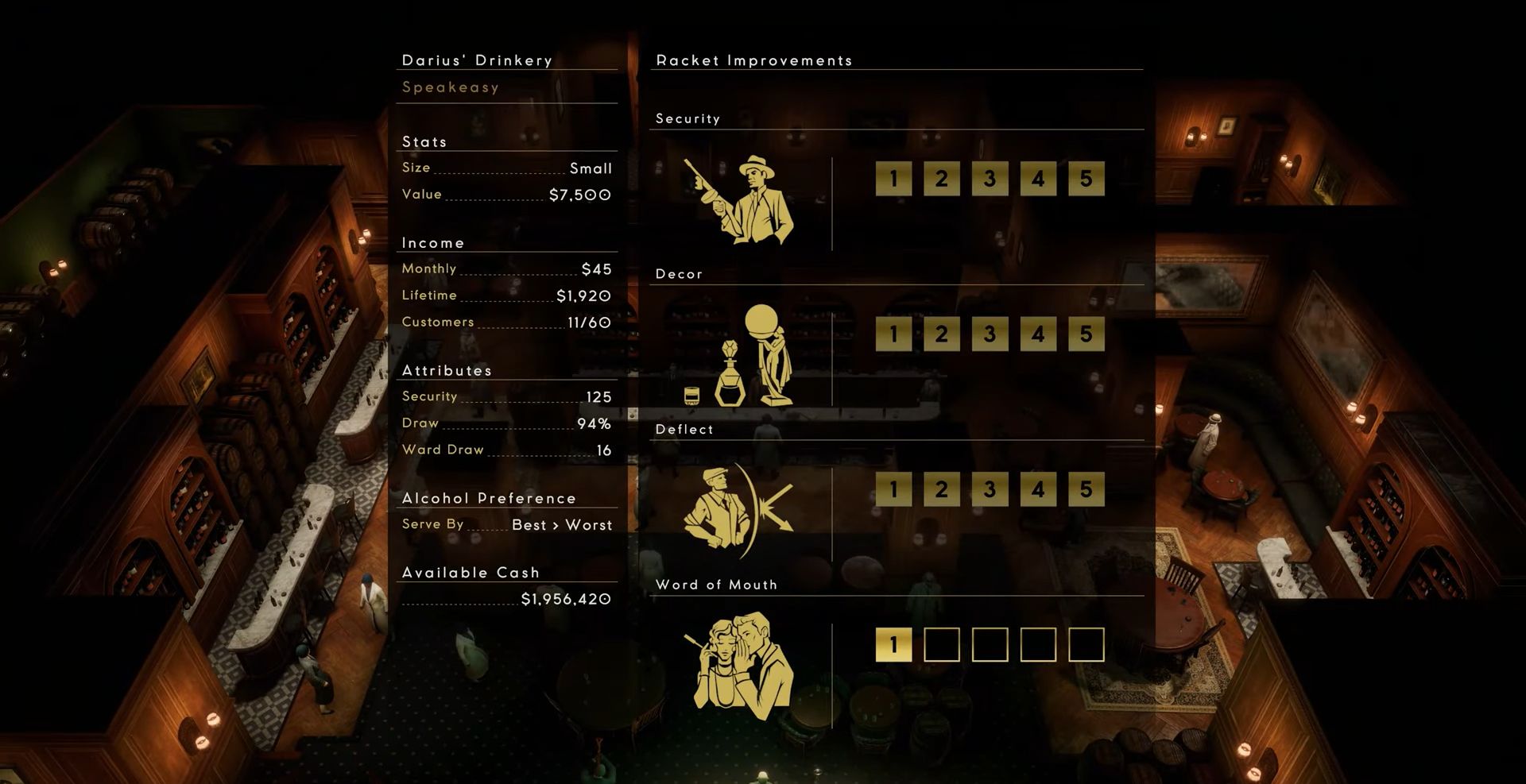Image resolution: width=1526 pixels, height=784 pixels.
Task: Upgrade Deflect to level 4
Action: [x=1038, y=489]
